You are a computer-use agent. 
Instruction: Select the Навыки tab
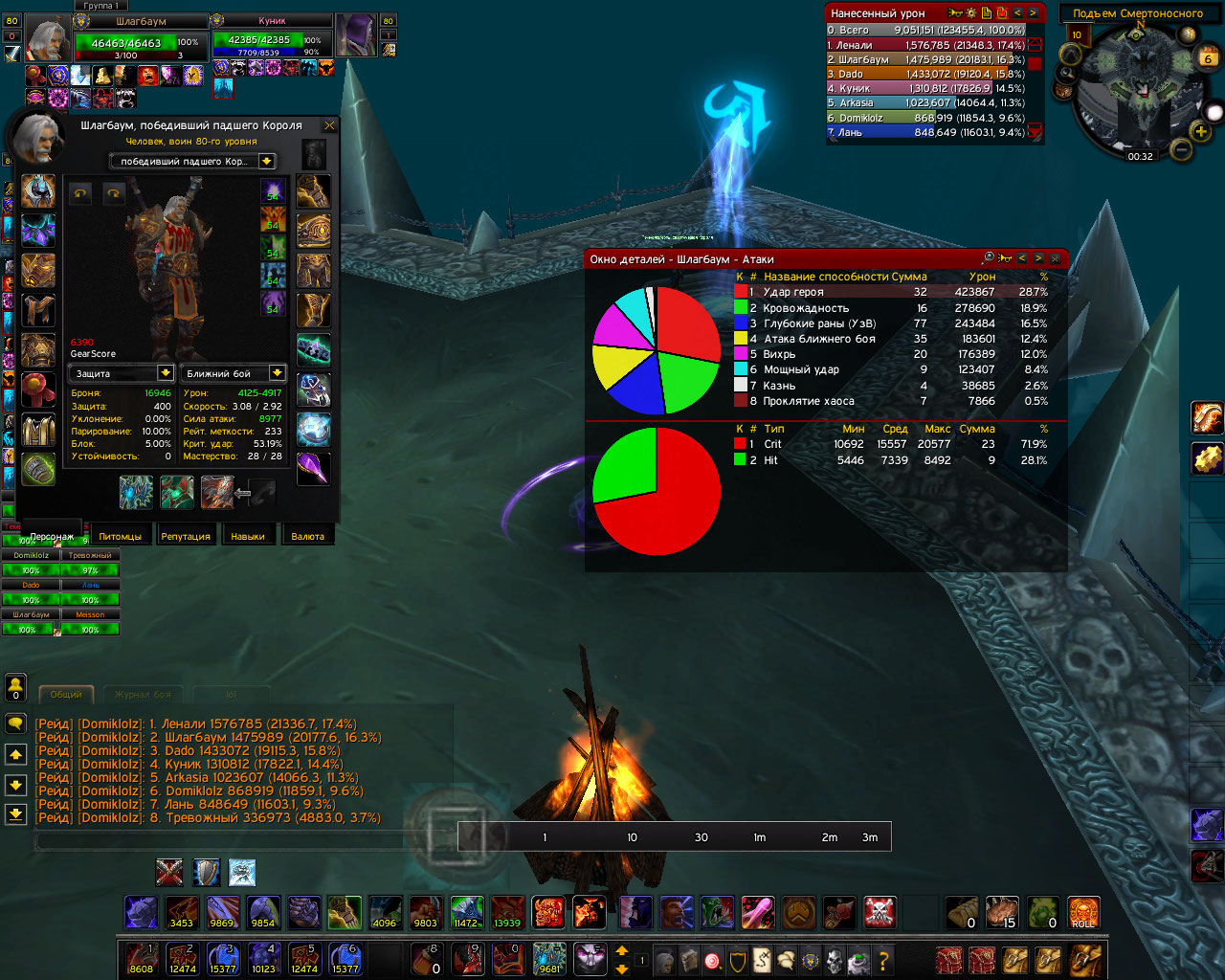tap(248, 536)
